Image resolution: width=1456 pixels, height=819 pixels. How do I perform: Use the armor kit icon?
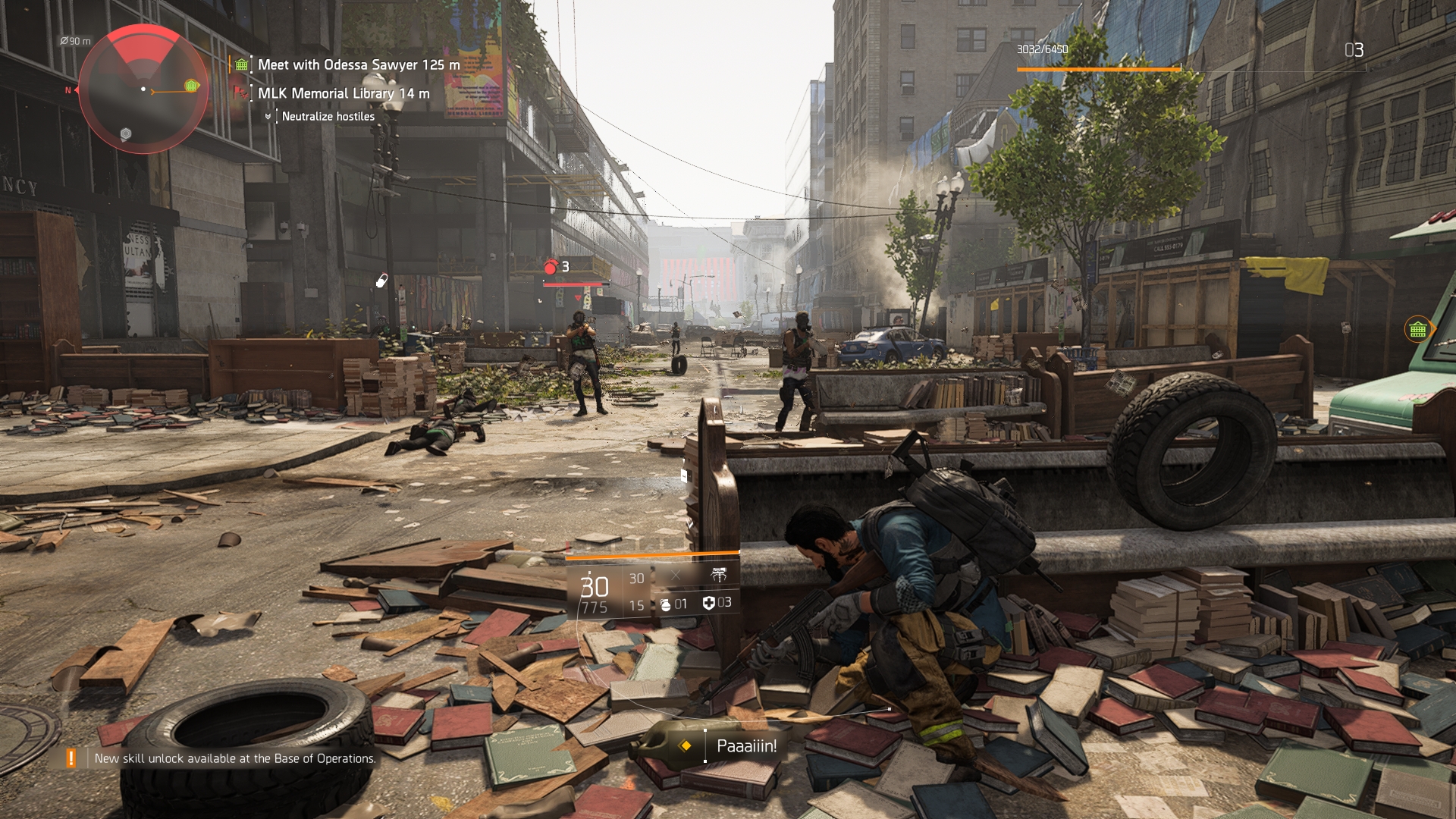coord(709,603)
